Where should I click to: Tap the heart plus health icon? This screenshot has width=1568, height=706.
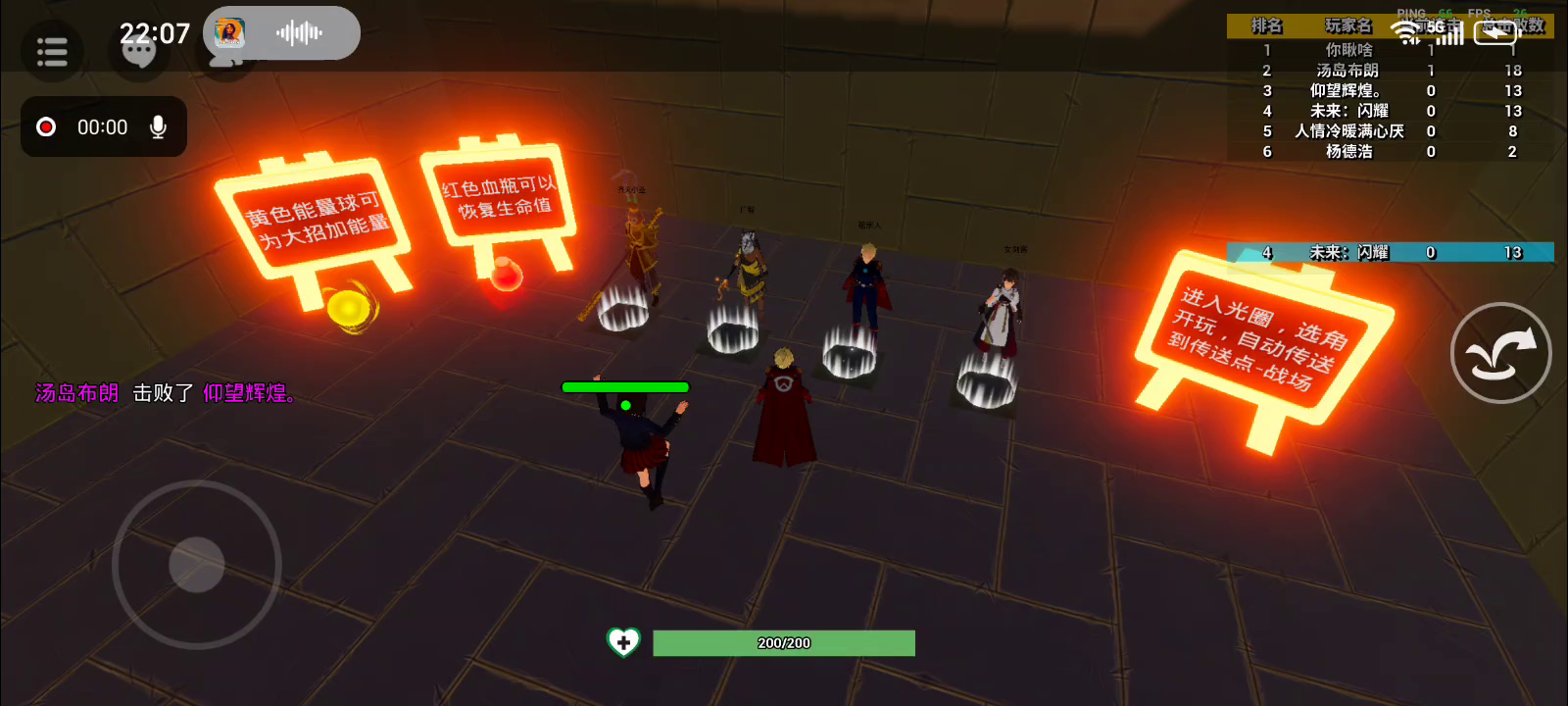pos(623,642)
